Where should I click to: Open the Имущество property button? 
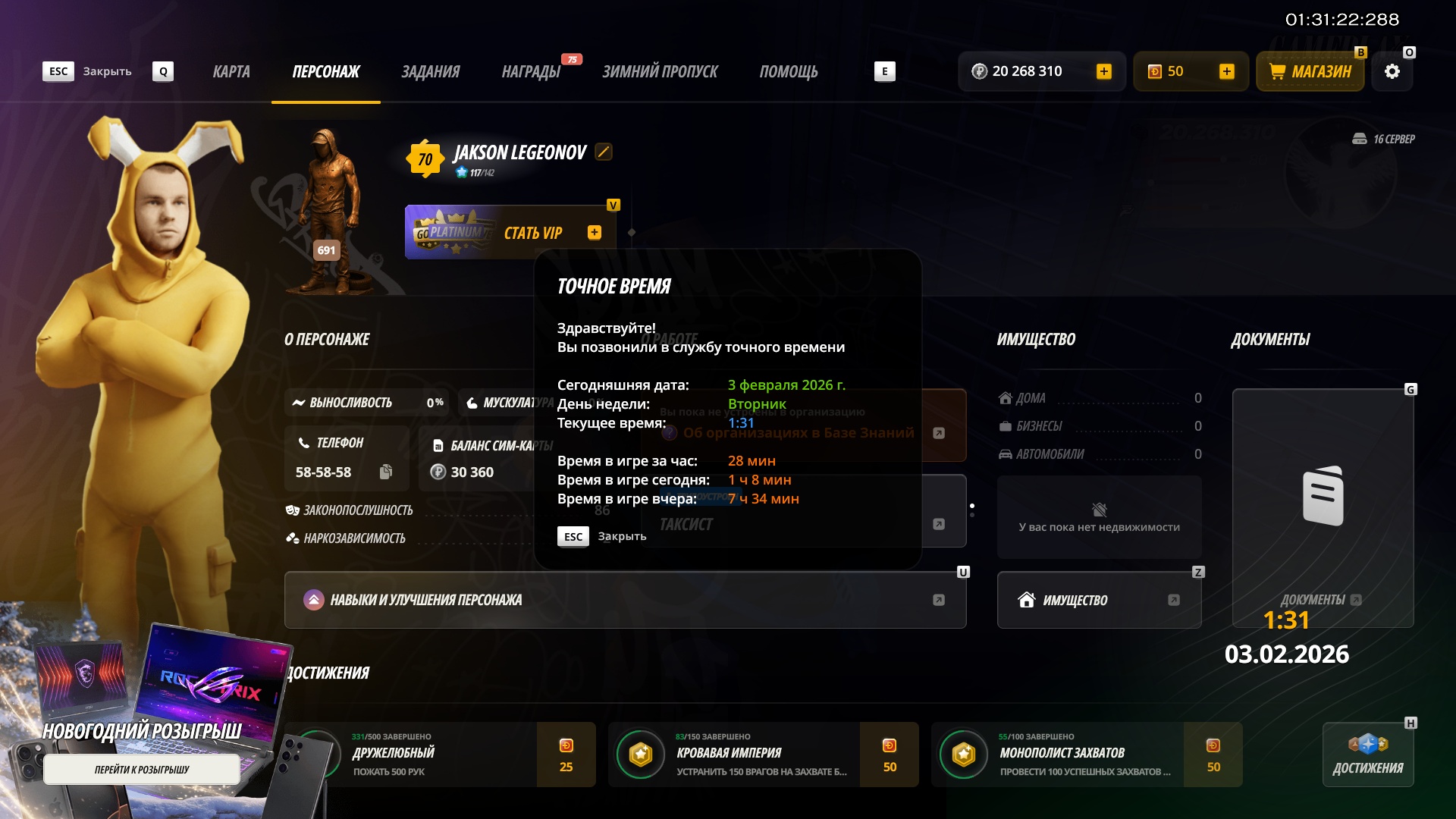(1099, 600)
